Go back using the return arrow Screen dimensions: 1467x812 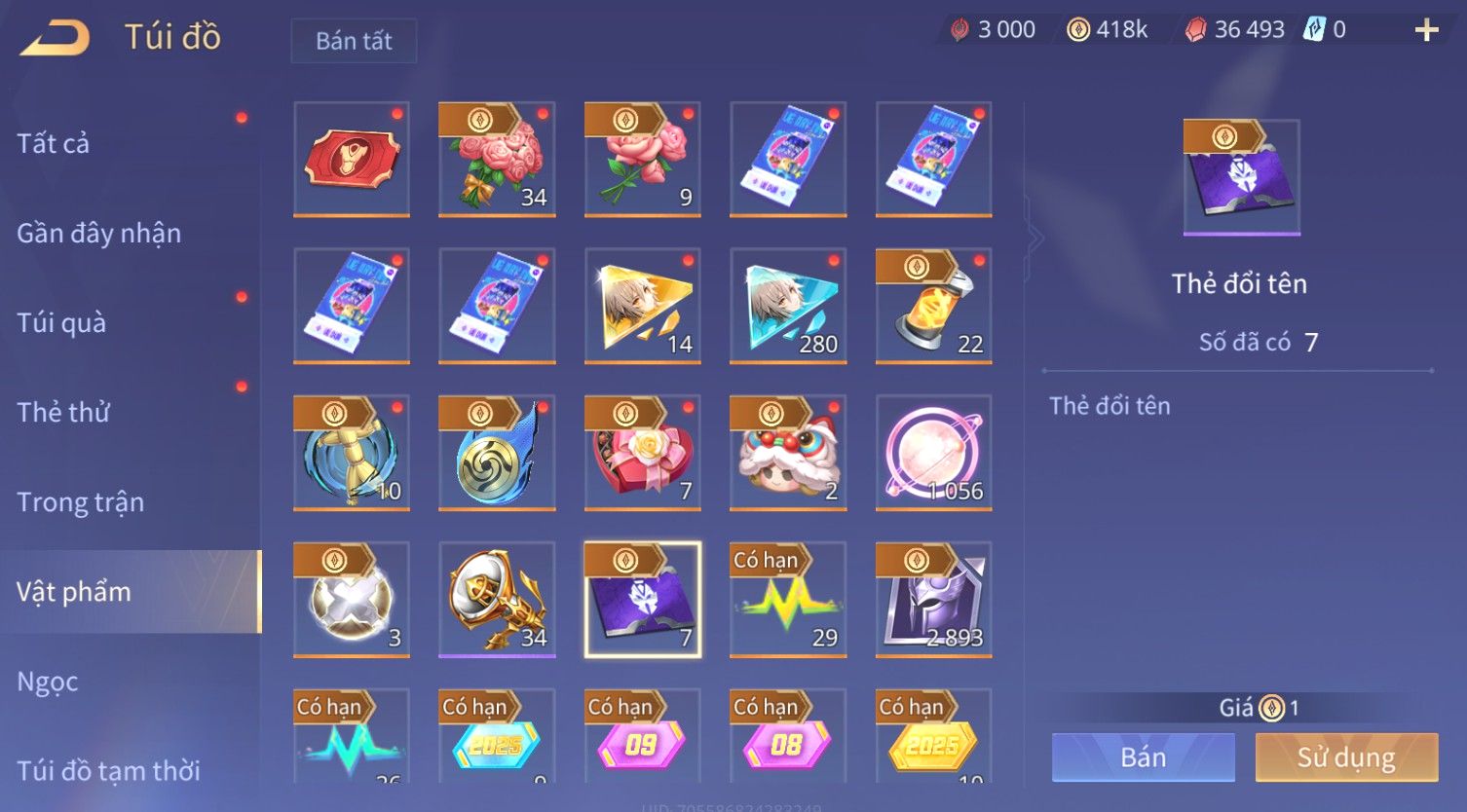coord(56,38)
